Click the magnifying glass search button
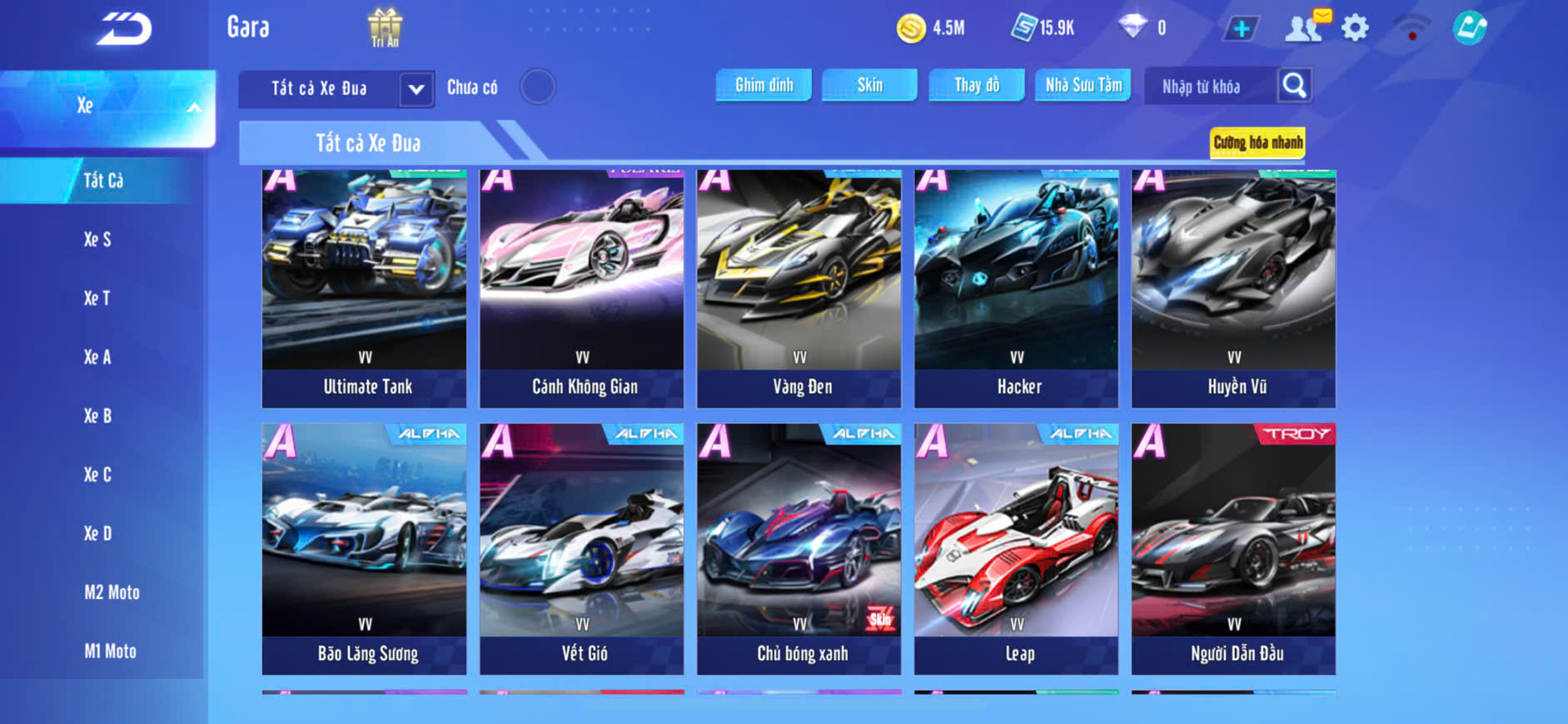Screen dimensions: 1568x724 [1294, 85]
